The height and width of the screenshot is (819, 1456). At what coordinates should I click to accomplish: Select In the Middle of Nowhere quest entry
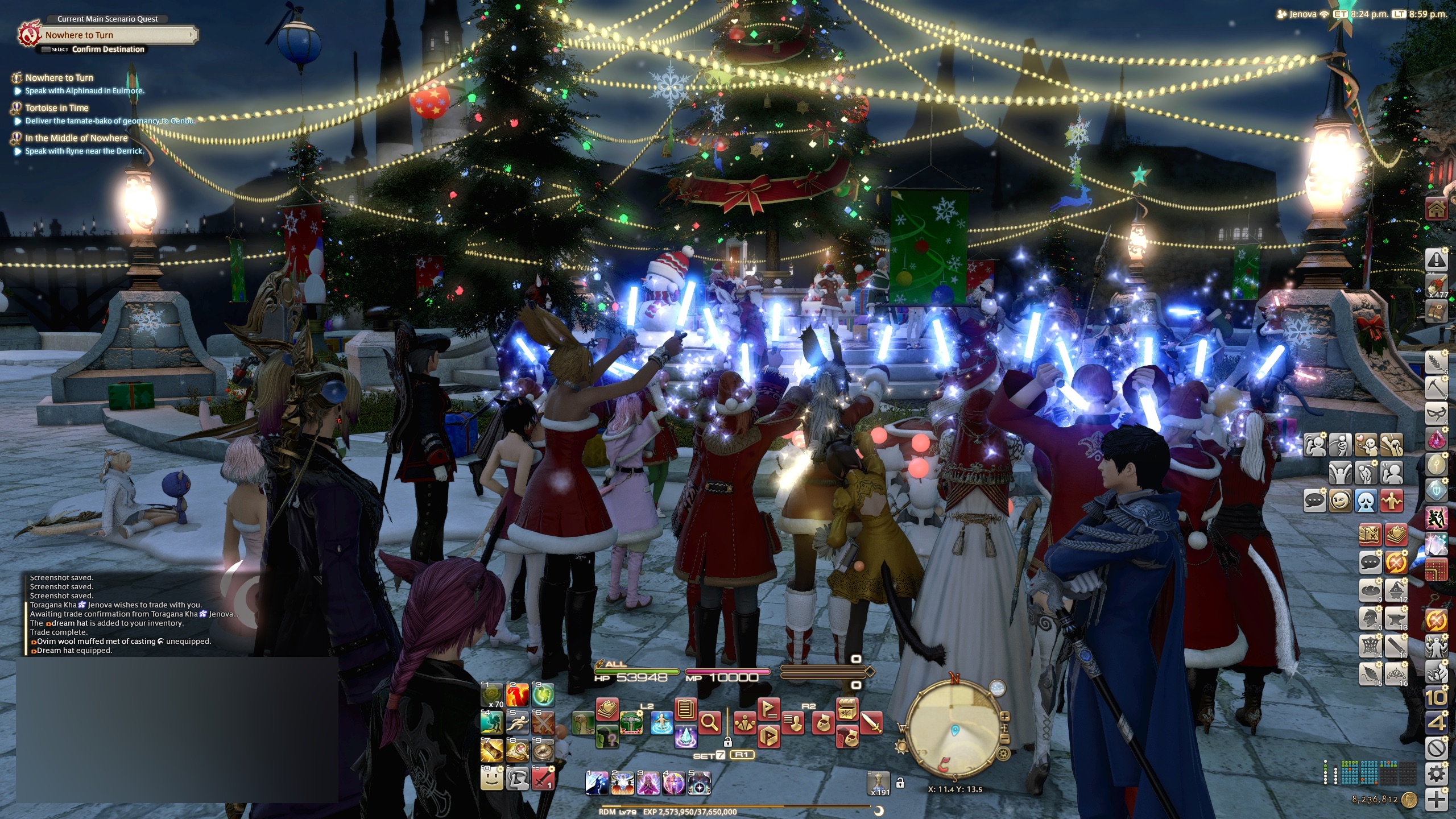point(76,138)
